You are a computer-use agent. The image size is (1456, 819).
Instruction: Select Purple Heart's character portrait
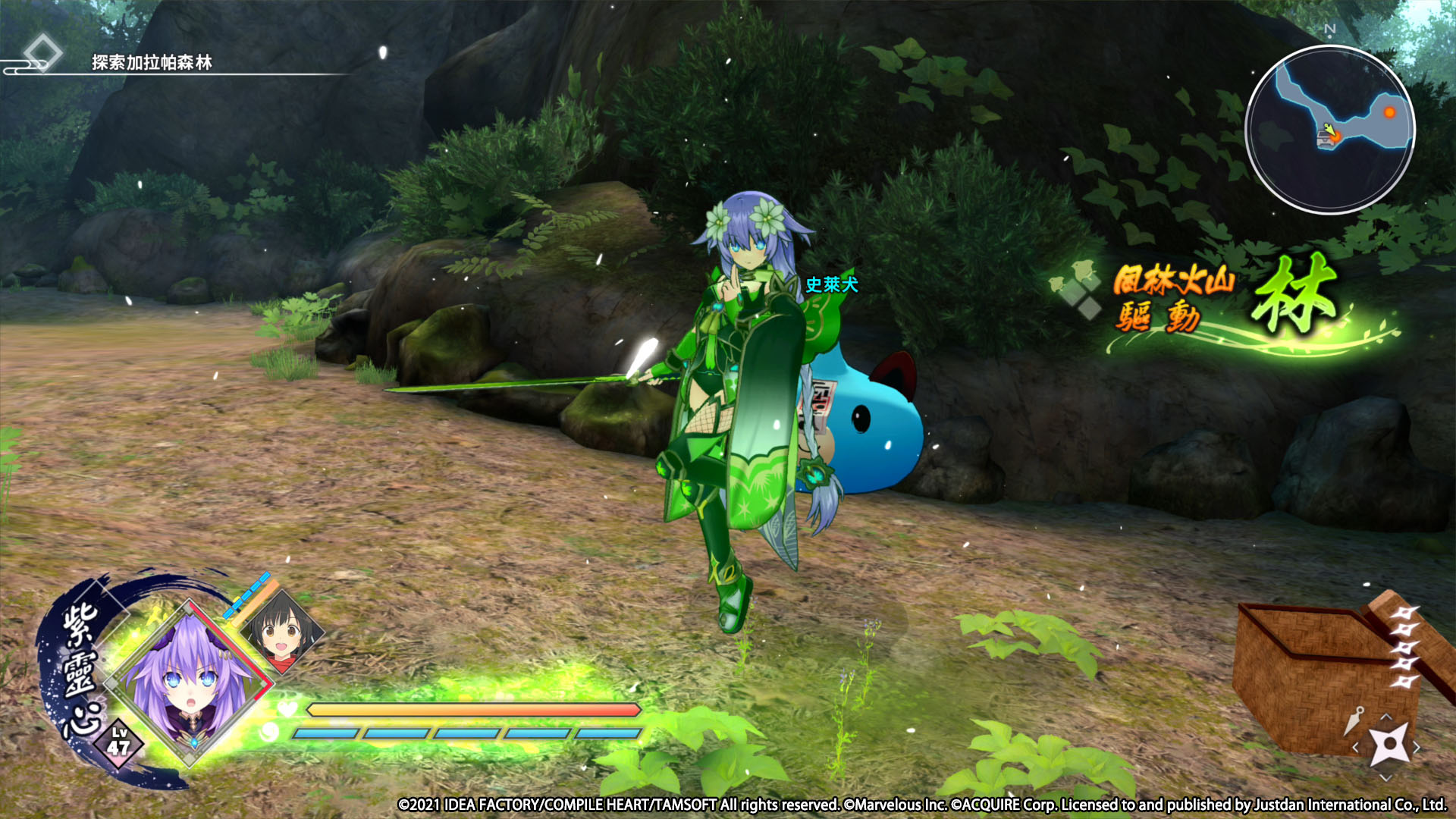pos(188,682)
